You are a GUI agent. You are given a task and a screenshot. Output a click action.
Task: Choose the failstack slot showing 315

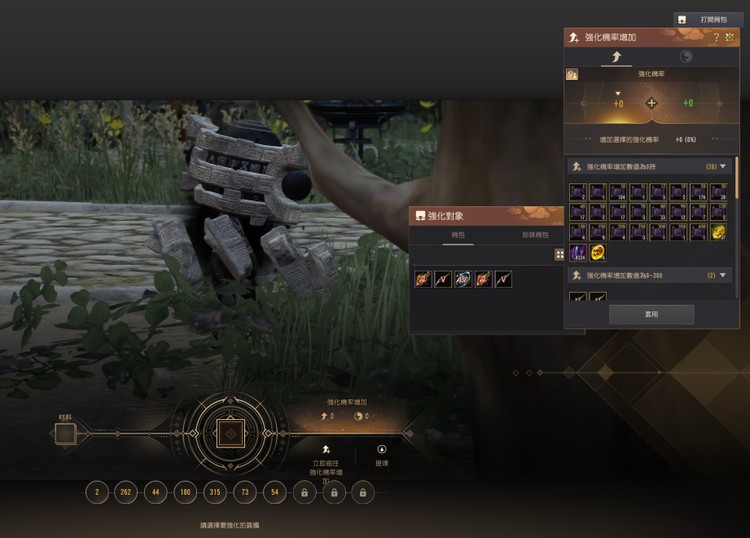[215, 491]
